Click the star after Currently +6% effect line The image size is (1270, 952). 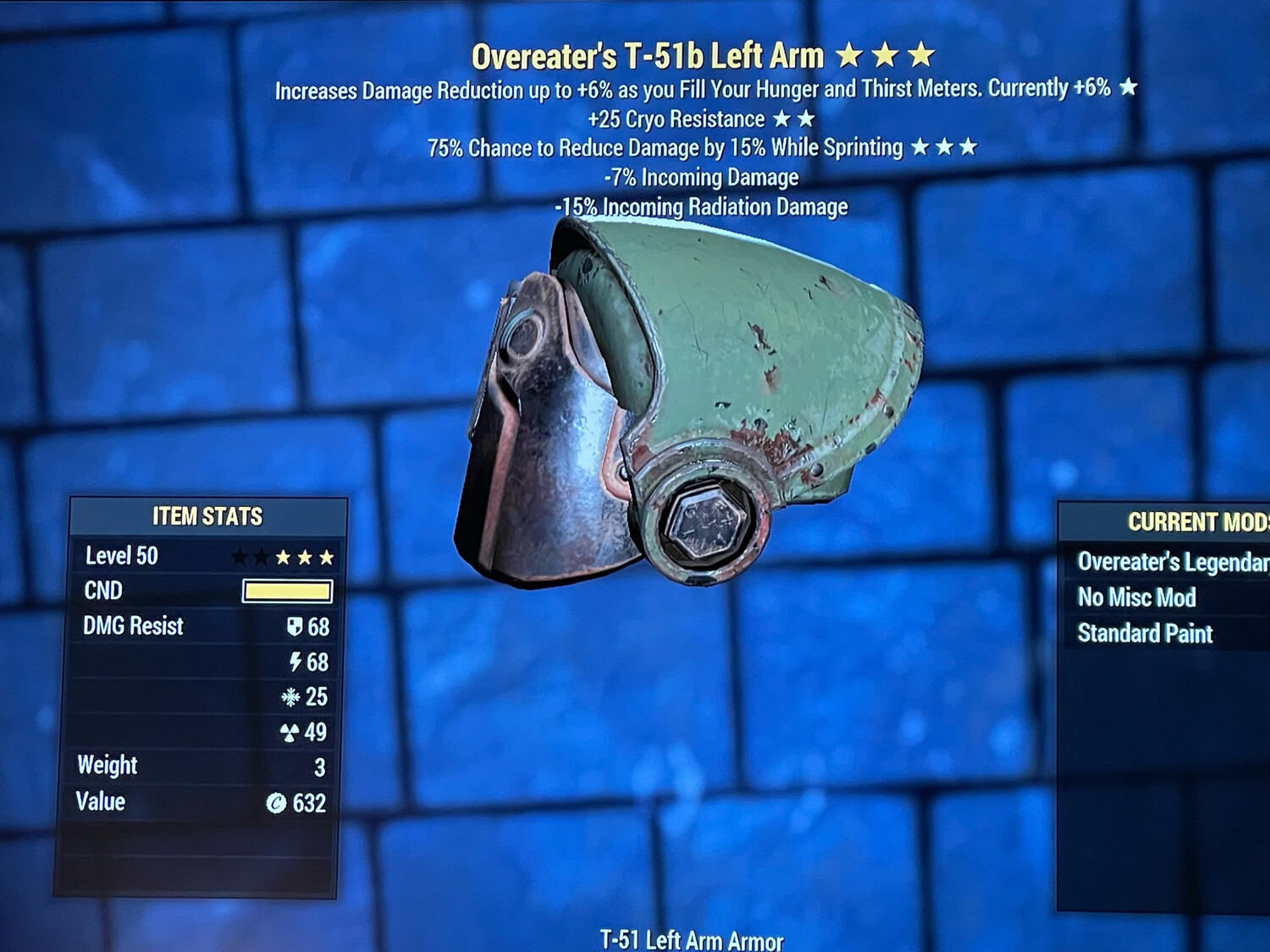1129,86
